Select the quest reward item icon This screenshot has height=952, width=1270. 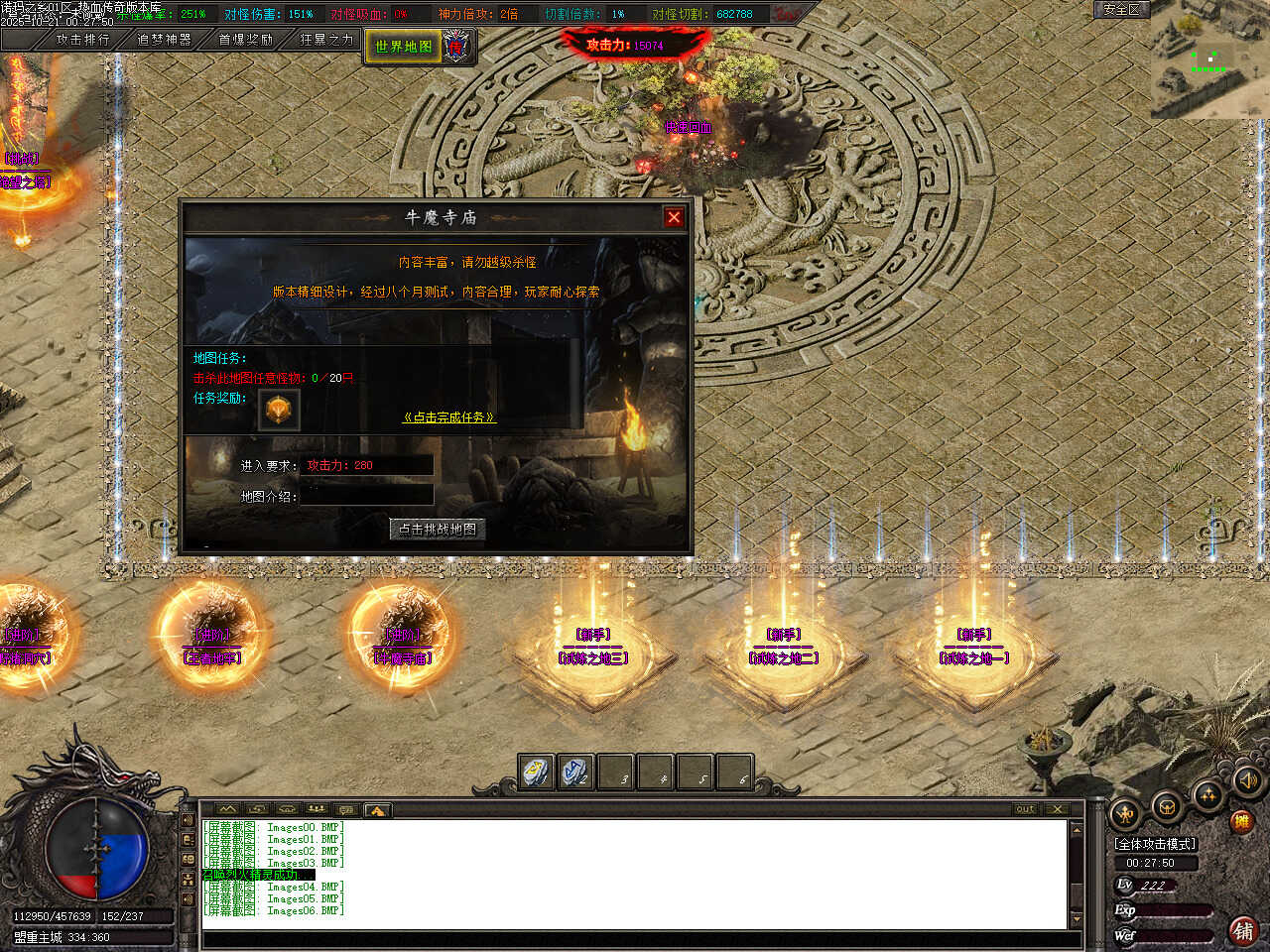pos(279,410)
